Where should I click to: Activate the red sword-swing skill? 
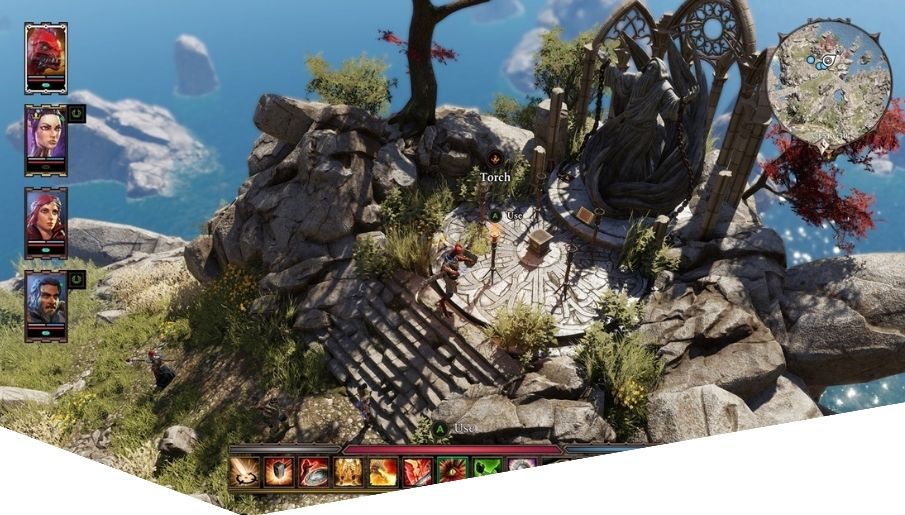(314, 471)
